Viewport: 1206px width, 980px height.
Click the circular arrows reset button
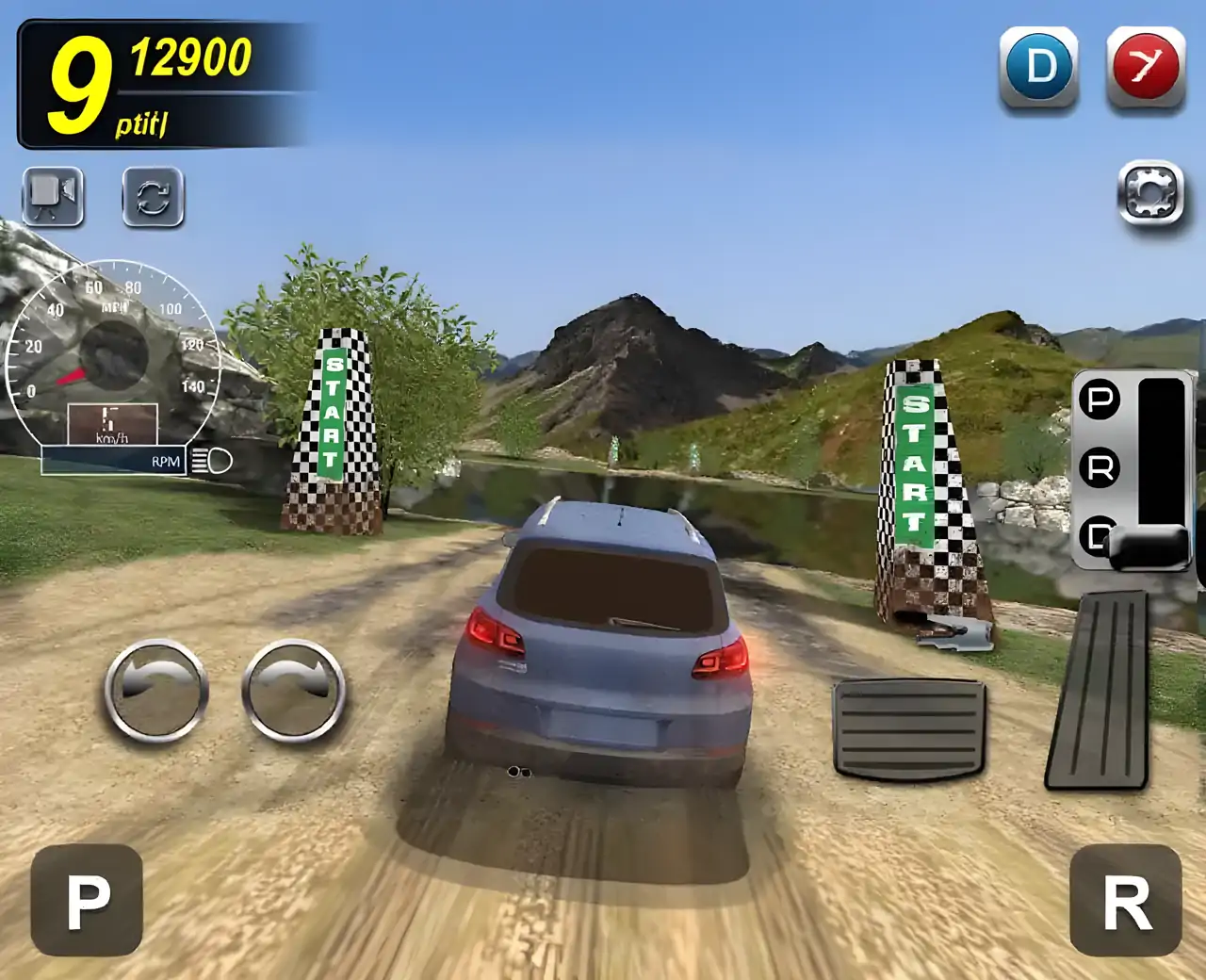point(153,197)
